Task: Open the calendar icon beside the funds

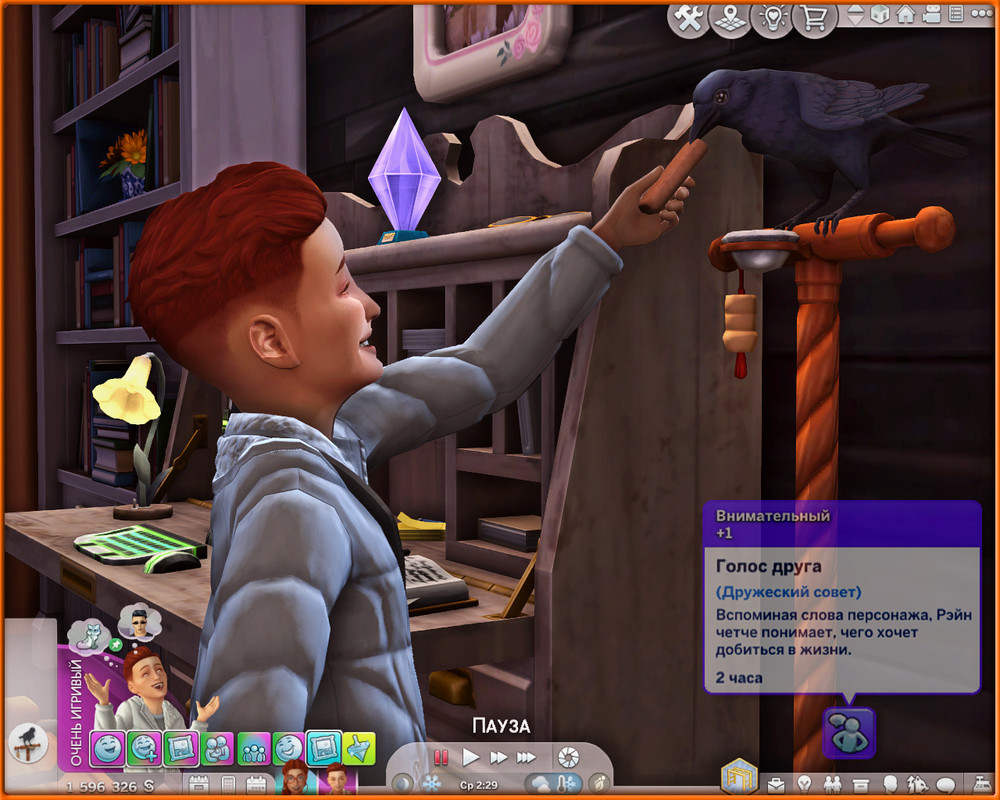Action: (x=197, y=784)
